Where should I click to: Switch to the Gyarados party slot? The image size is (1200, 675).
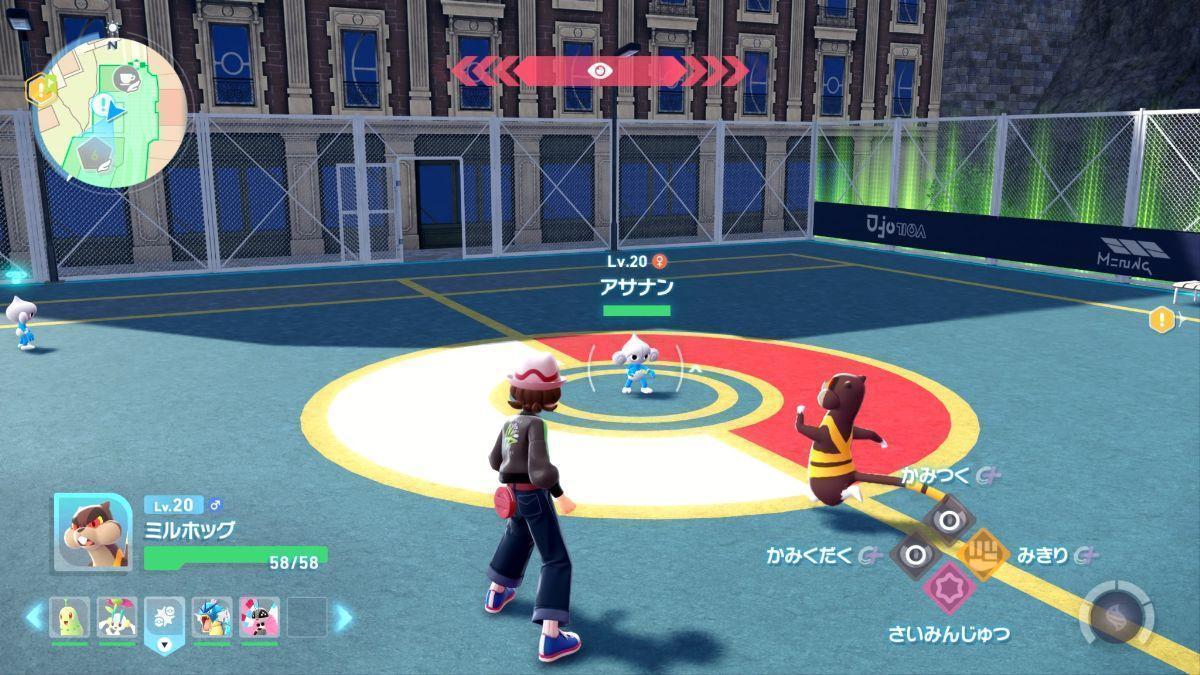click(x=212, y=617)
